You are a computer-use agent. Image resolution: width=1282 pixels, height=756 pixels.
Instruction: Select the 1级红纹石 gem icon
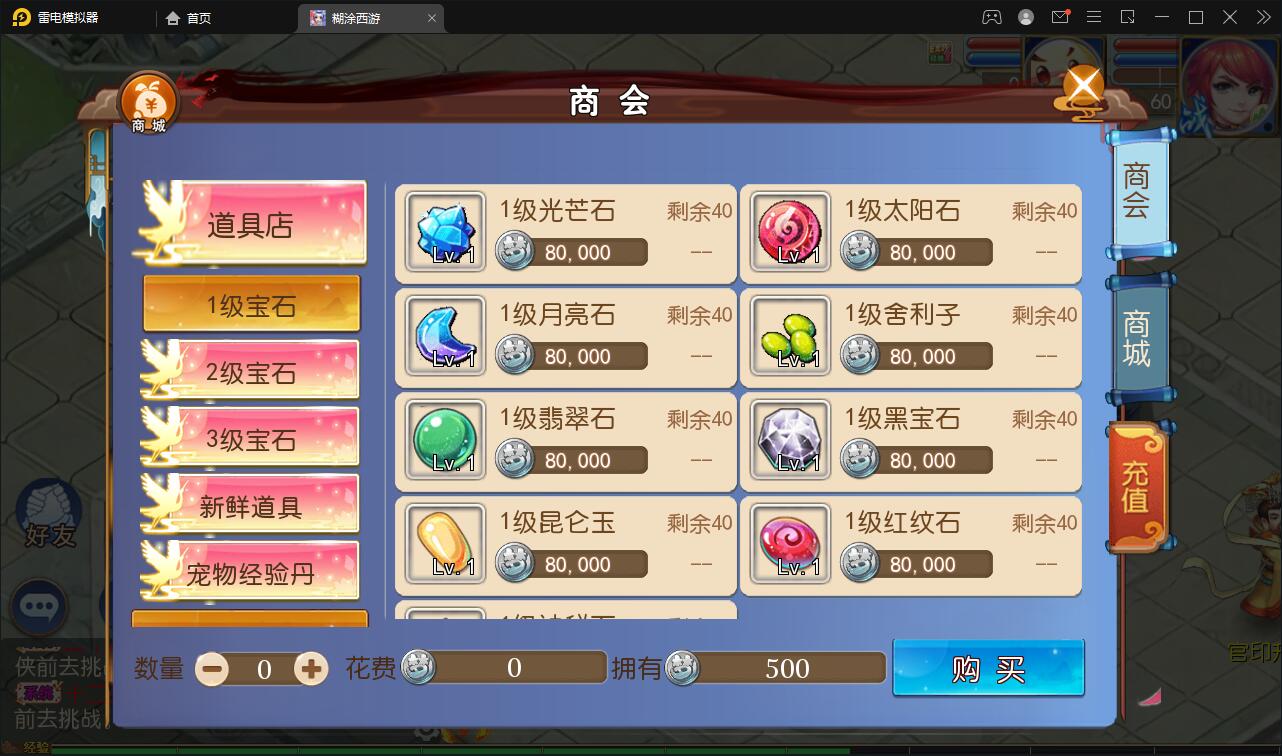789,545
